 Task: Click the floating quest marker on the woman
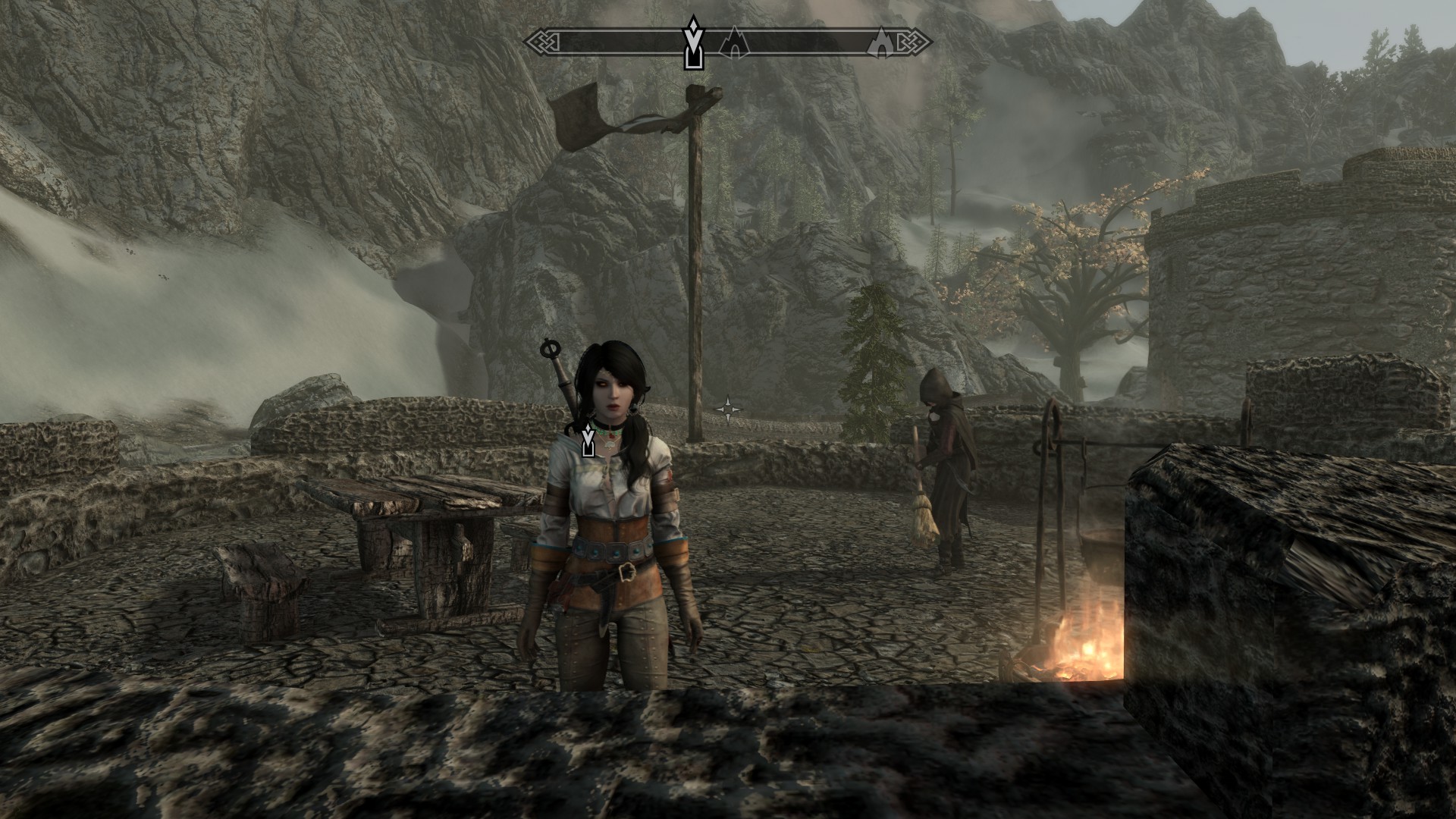coord(587,441)
